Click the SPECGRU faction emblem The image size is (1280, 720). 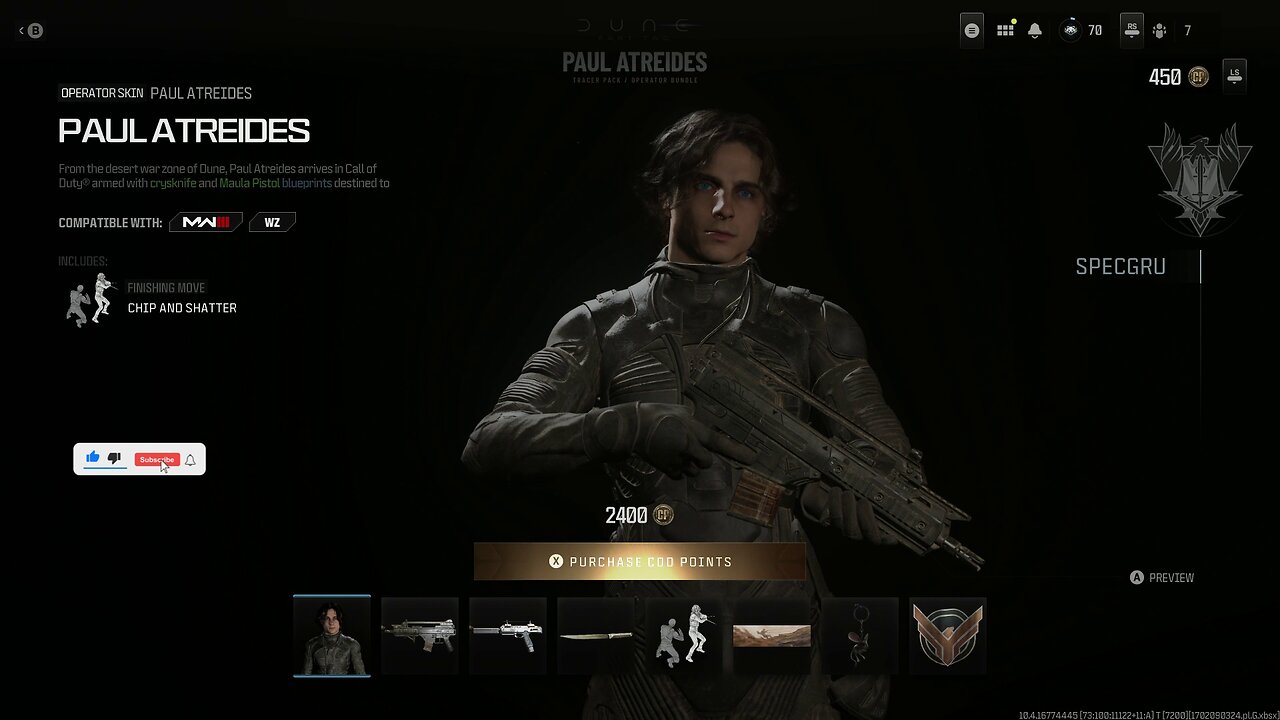click(1199, 180)
